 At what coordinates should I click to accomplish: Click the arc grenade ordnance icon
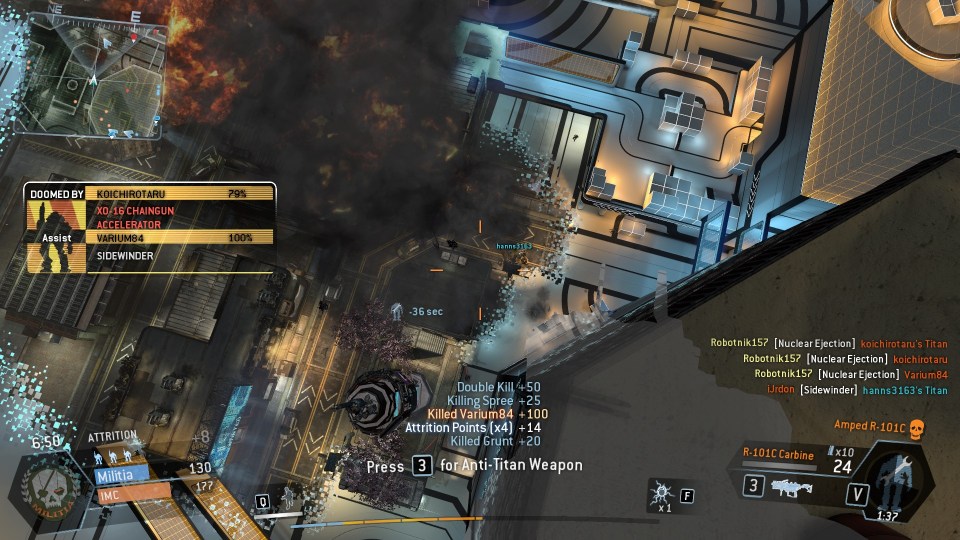662,493
